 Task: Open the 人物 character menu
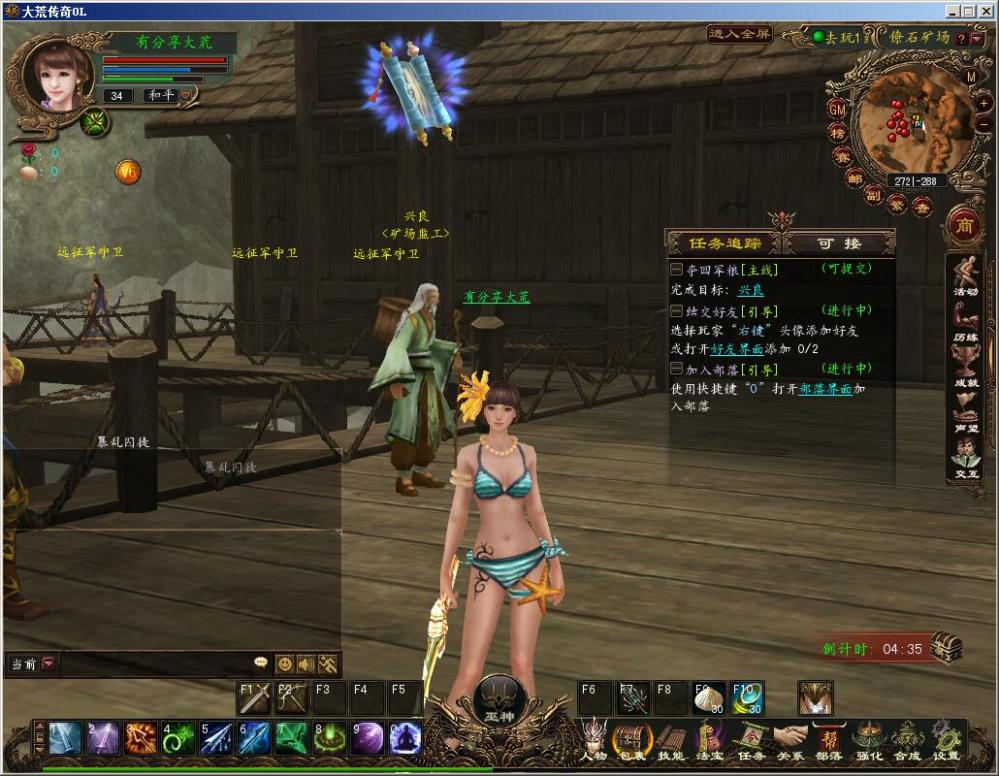[595, 740]
